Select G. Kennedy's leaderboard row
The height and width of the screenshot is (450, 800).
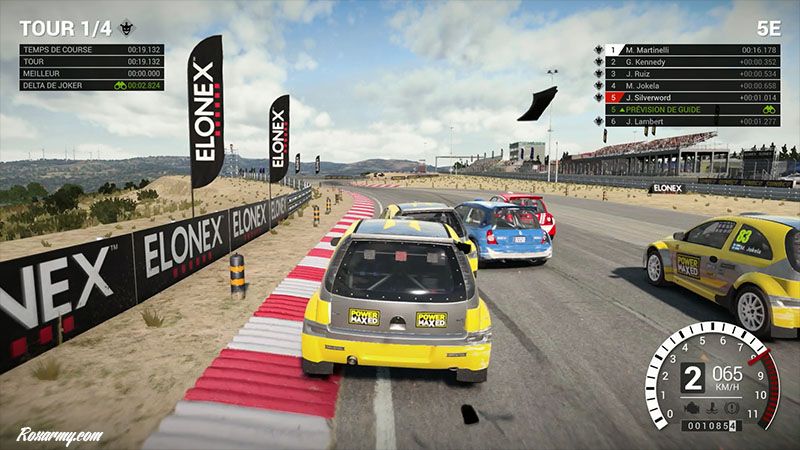pyautogui.click(x=690, y=61)
